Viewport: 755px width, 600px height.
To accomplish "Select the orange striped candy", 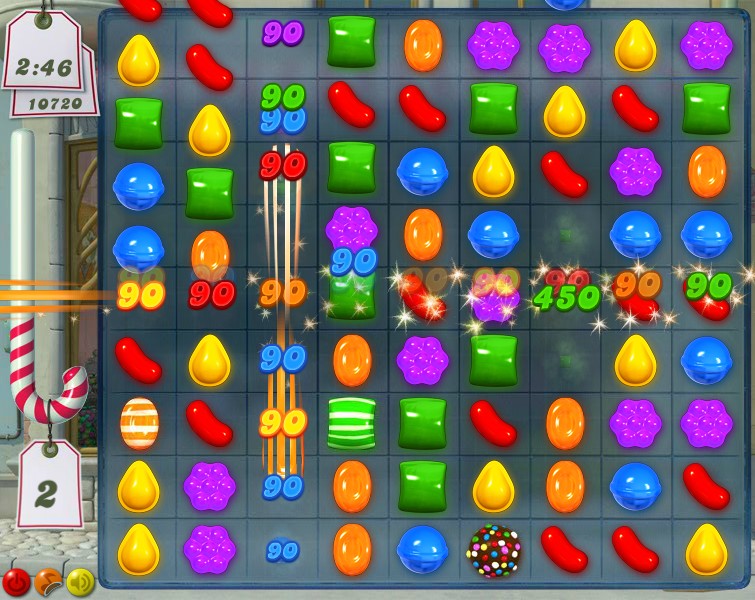I will [139, 422].
